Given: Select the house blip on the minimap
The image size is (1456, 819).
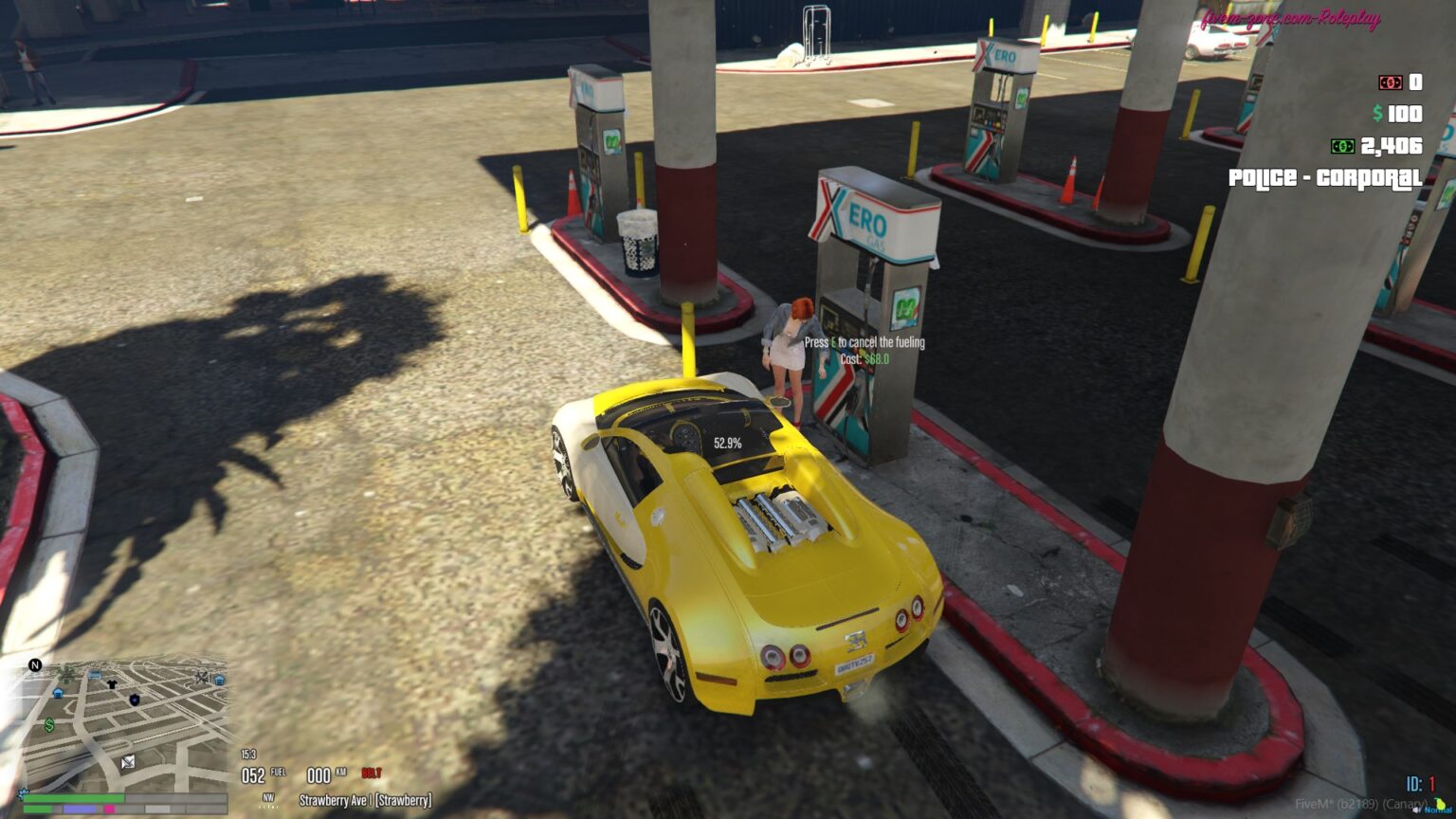Looking at the screenshot, I should click(59, 694).
